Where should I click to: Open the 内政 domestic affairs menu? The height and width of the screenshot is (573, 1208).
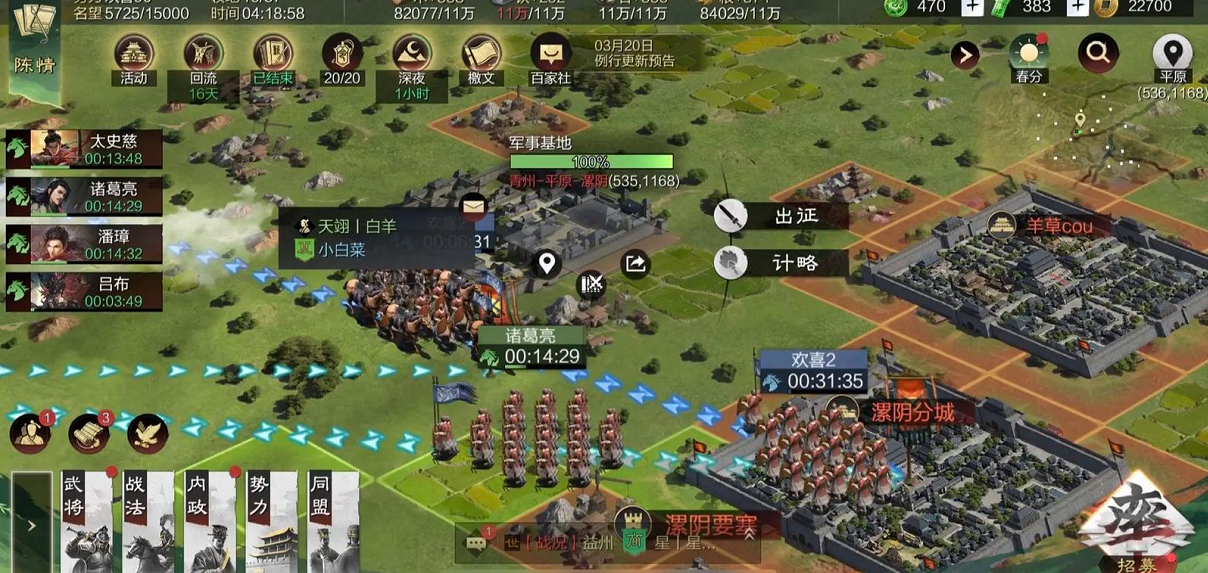(210, 520)
